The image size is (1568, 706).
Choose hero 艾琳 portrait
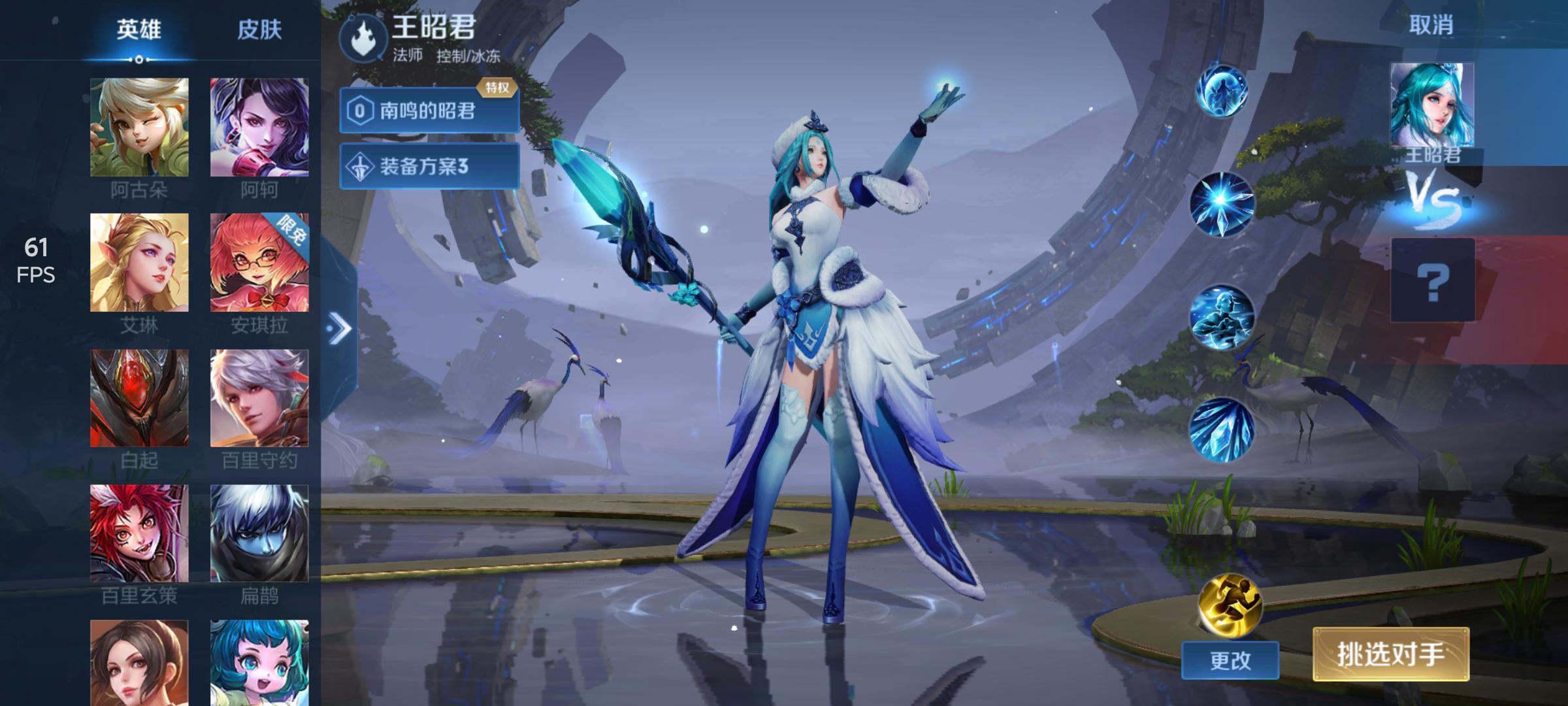pos(139,262)
